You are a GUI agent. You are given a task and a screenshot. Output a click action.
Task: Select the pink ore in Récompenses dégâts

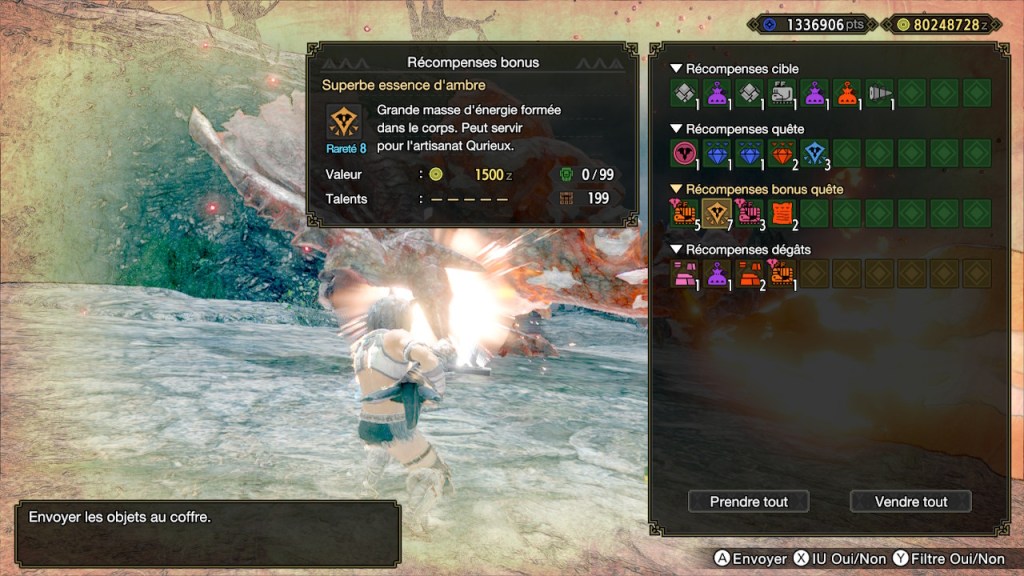tap(684, 273)
